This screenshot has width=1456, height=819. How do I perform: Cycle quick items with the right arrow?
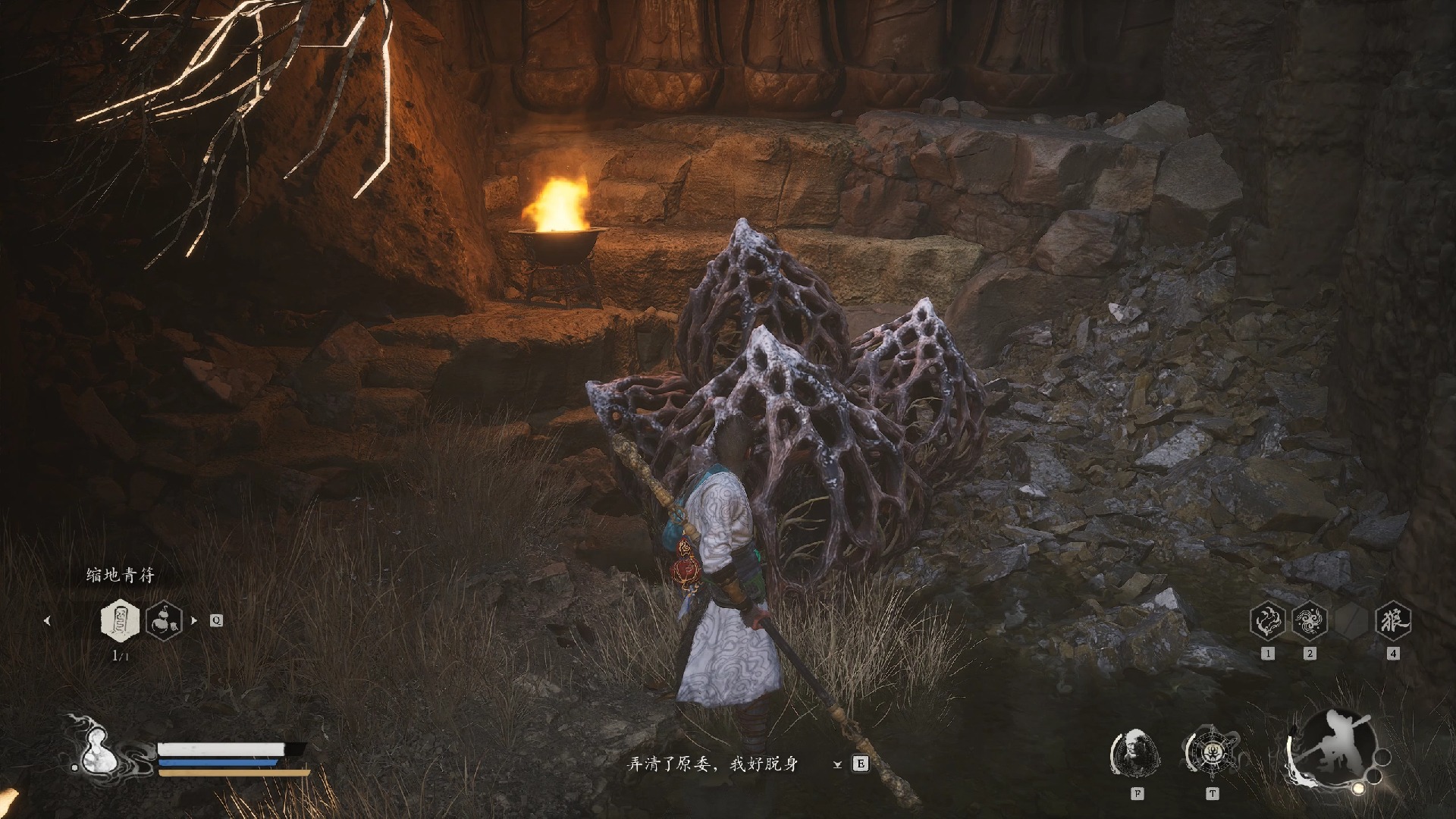(194, 620)
